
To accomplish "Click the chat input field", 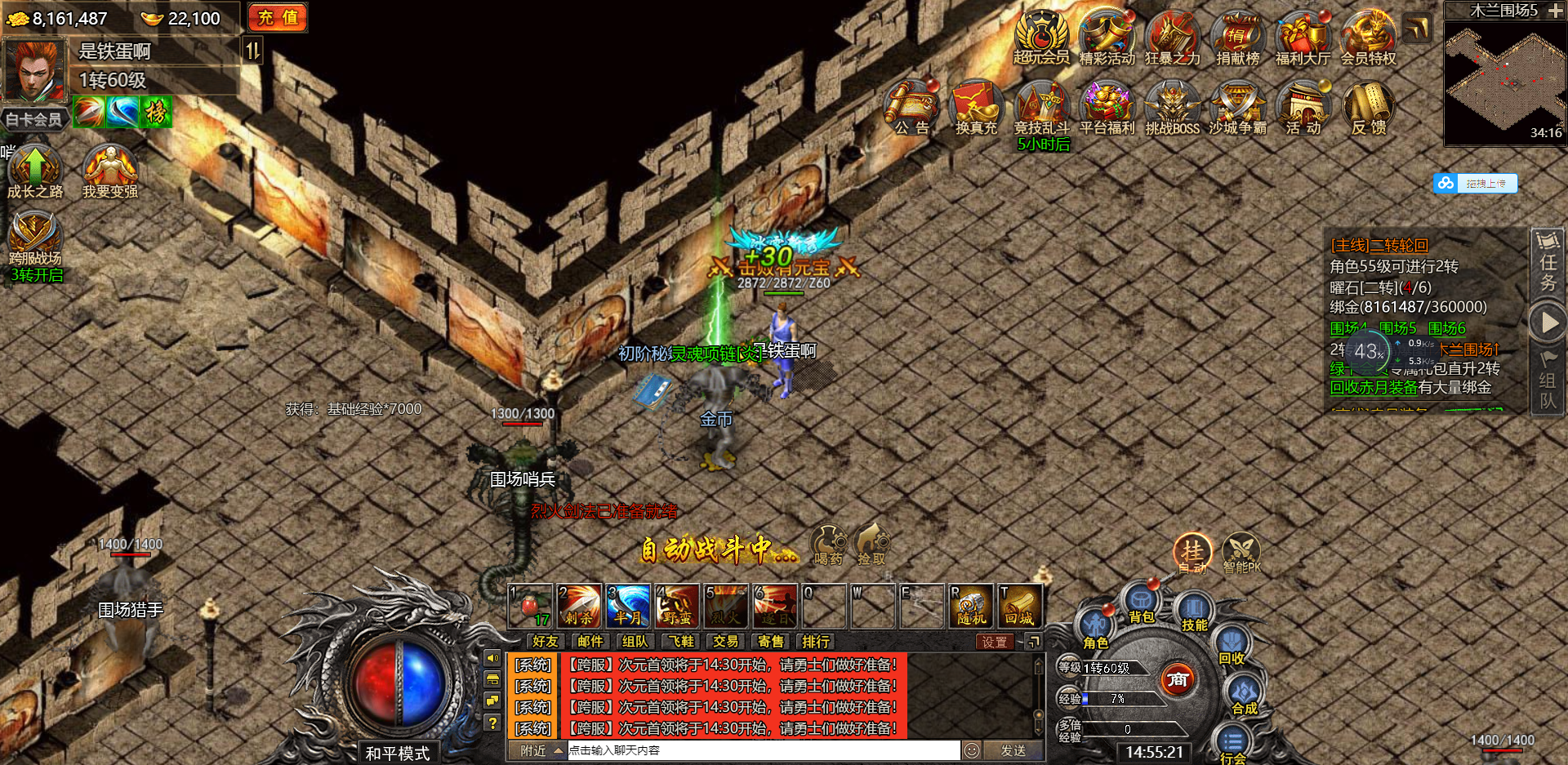I will point(763,750).
